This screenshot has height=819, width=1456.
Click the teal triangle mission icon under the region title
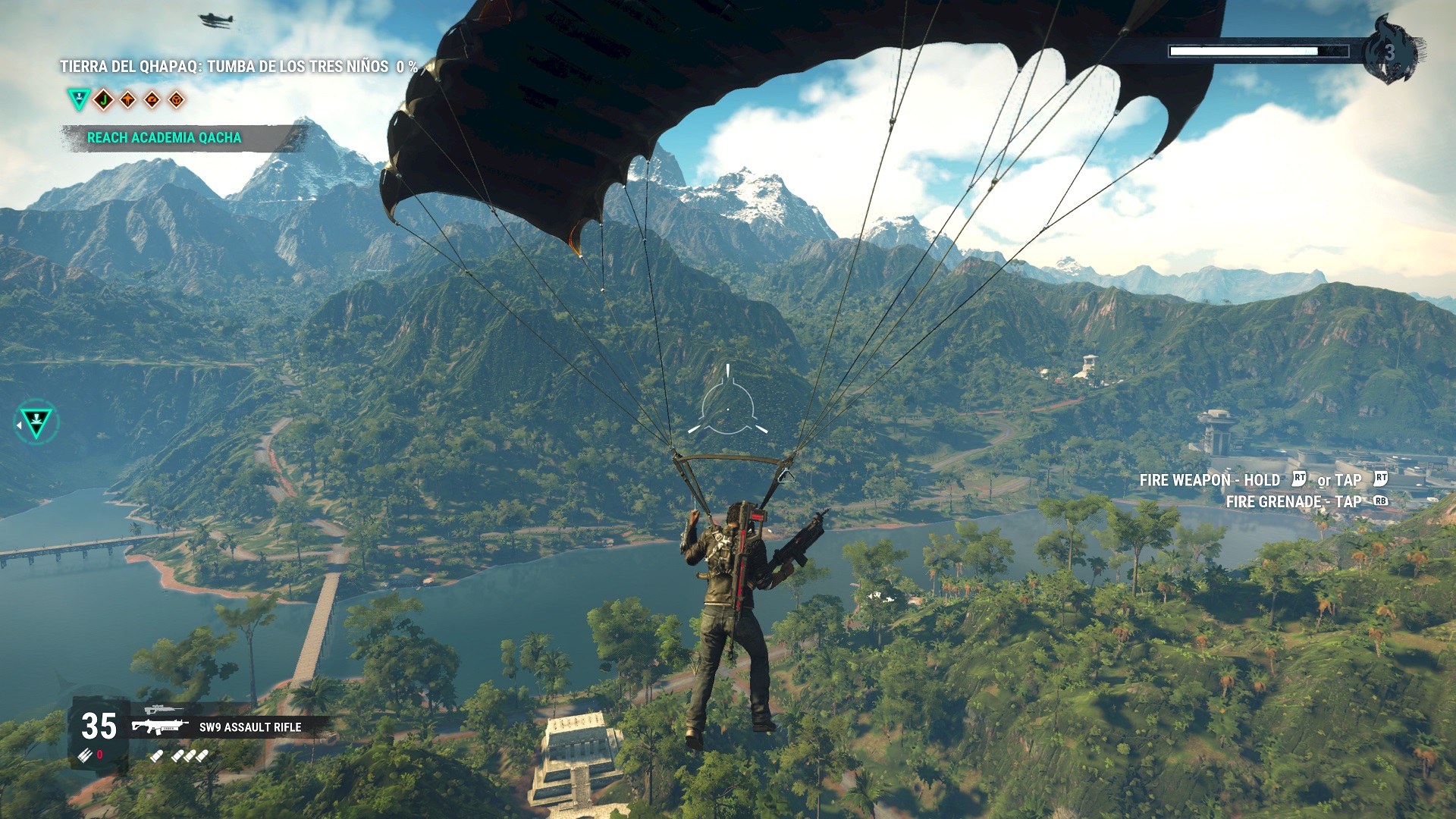click(x=78, y=99)
